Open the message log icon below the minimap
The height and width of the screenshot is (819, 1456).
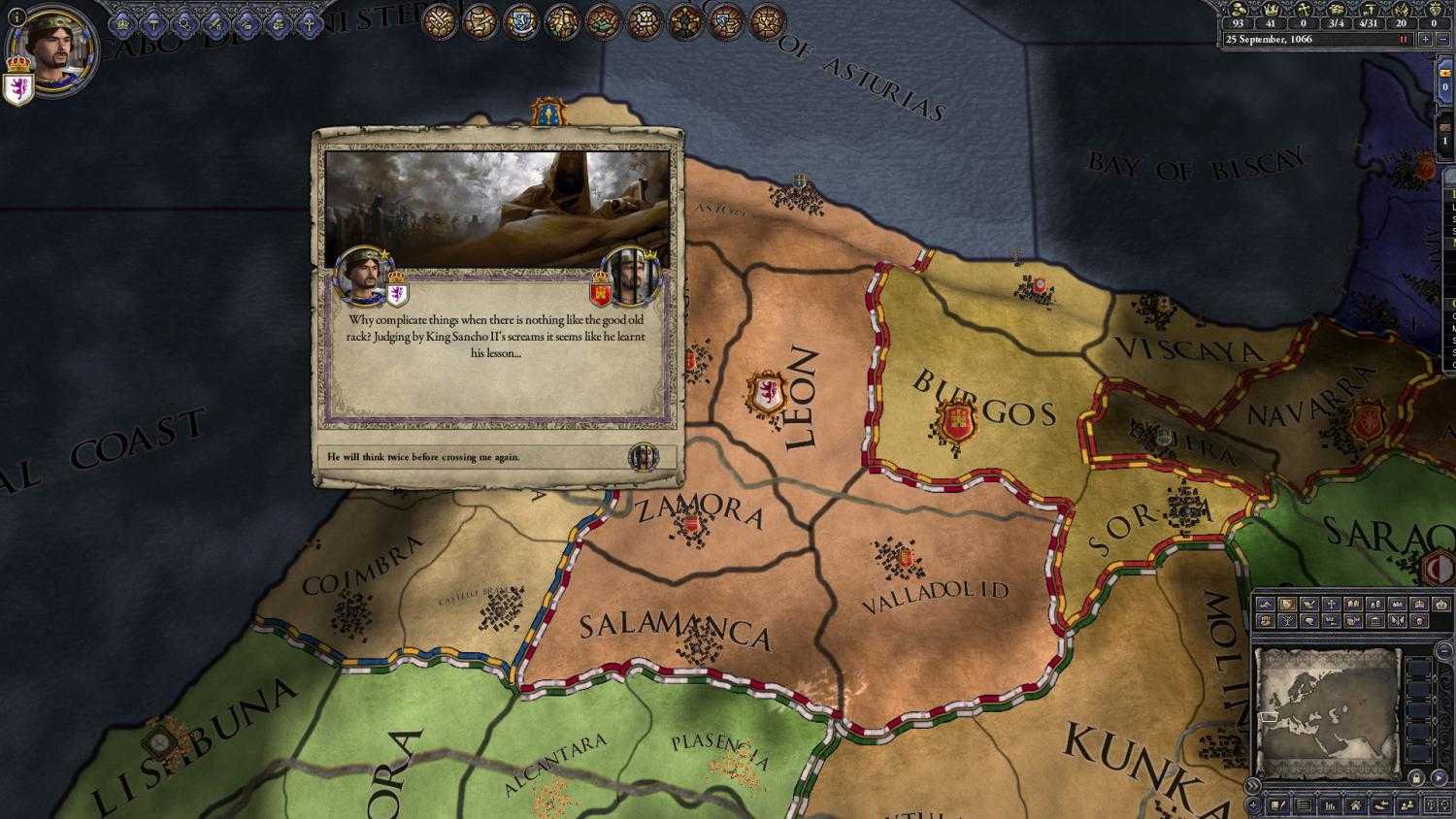coord(1302,804)
